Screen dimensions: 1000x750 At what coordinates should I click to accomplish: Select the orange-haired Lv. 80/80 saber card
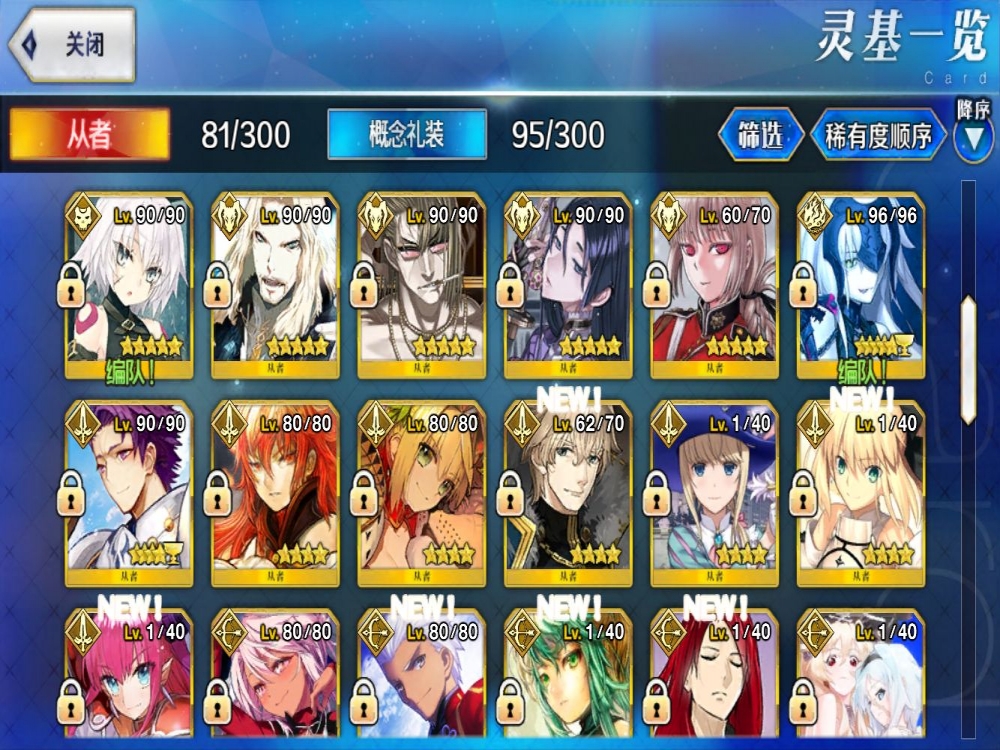[273, 490]
